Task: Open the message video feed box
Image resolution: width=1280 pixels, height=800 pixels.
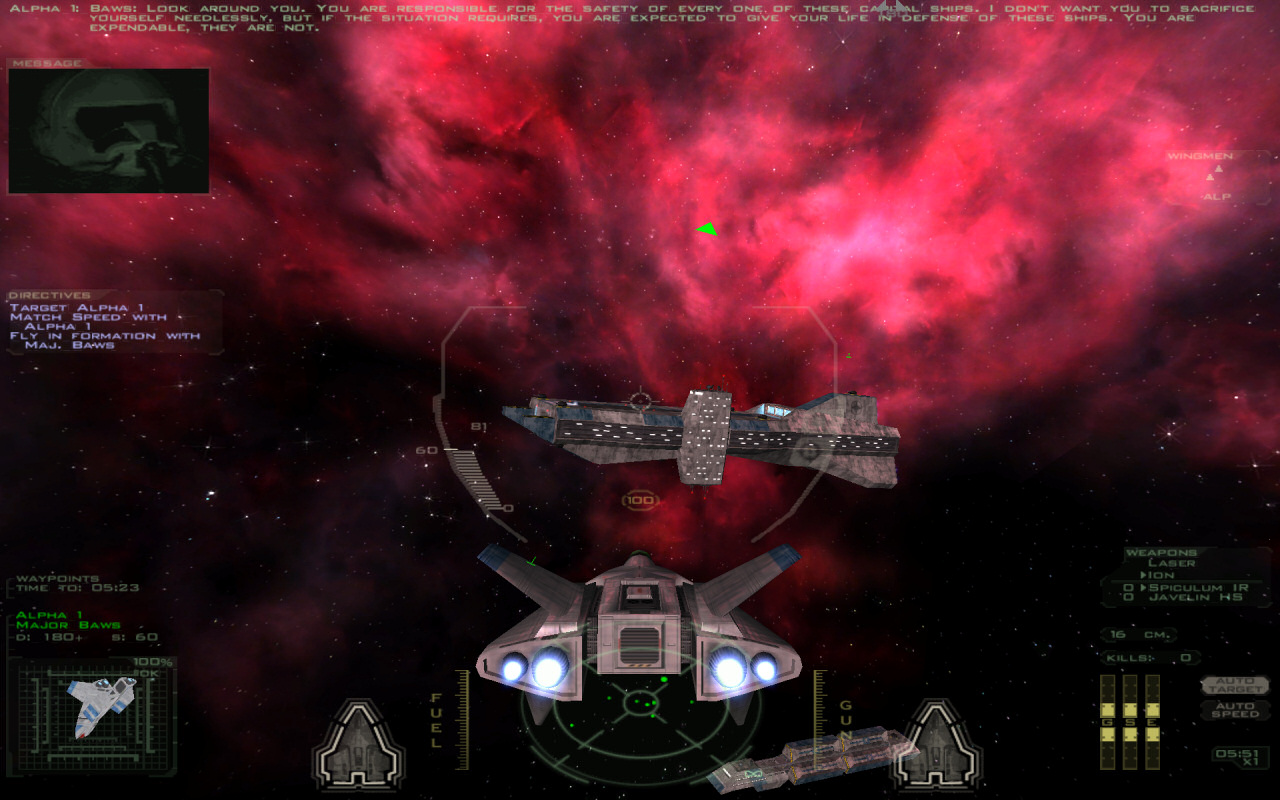Action: 109,131
